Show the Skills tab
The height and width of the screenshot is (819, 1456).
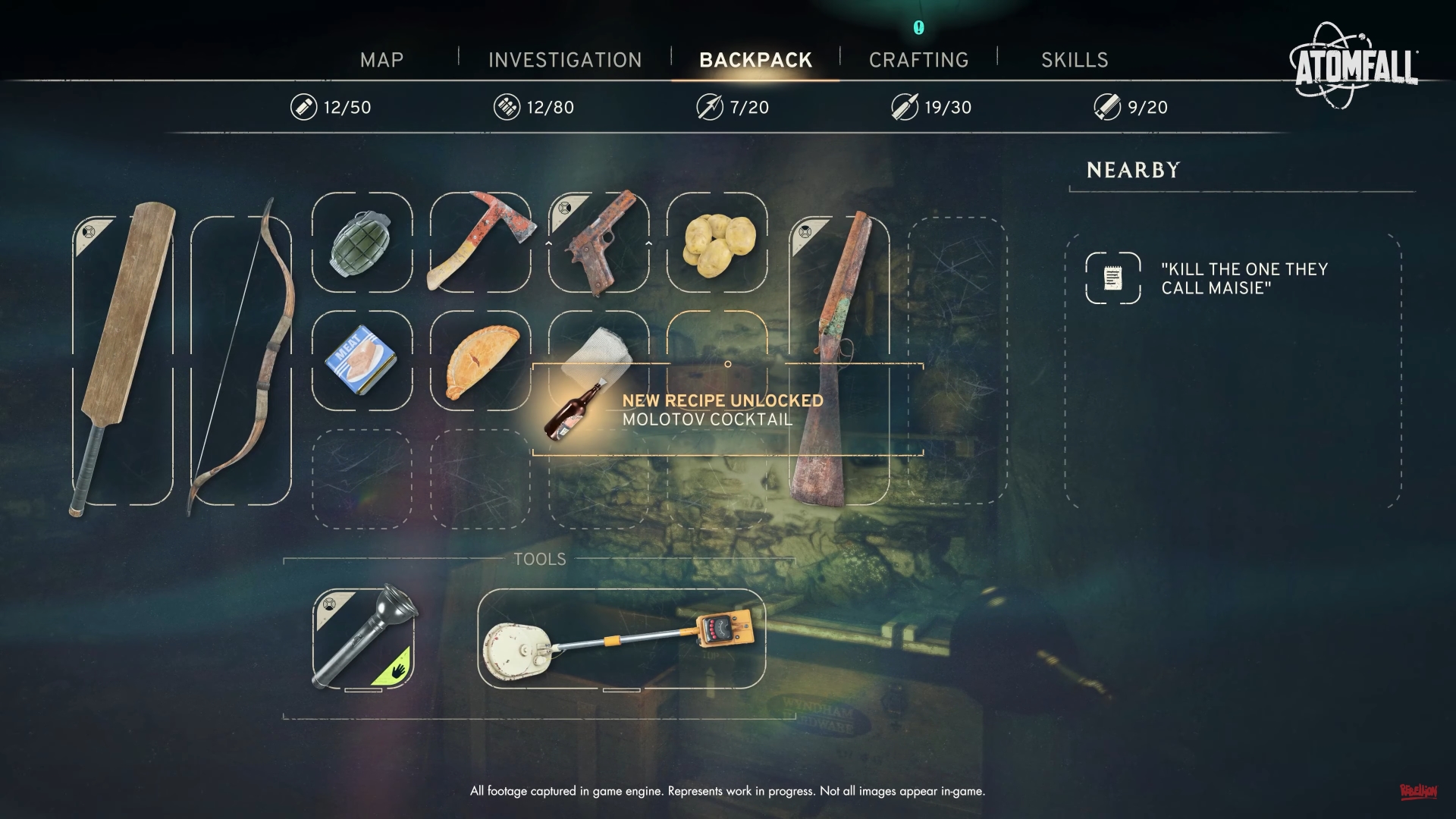(x=1074, y=60)
